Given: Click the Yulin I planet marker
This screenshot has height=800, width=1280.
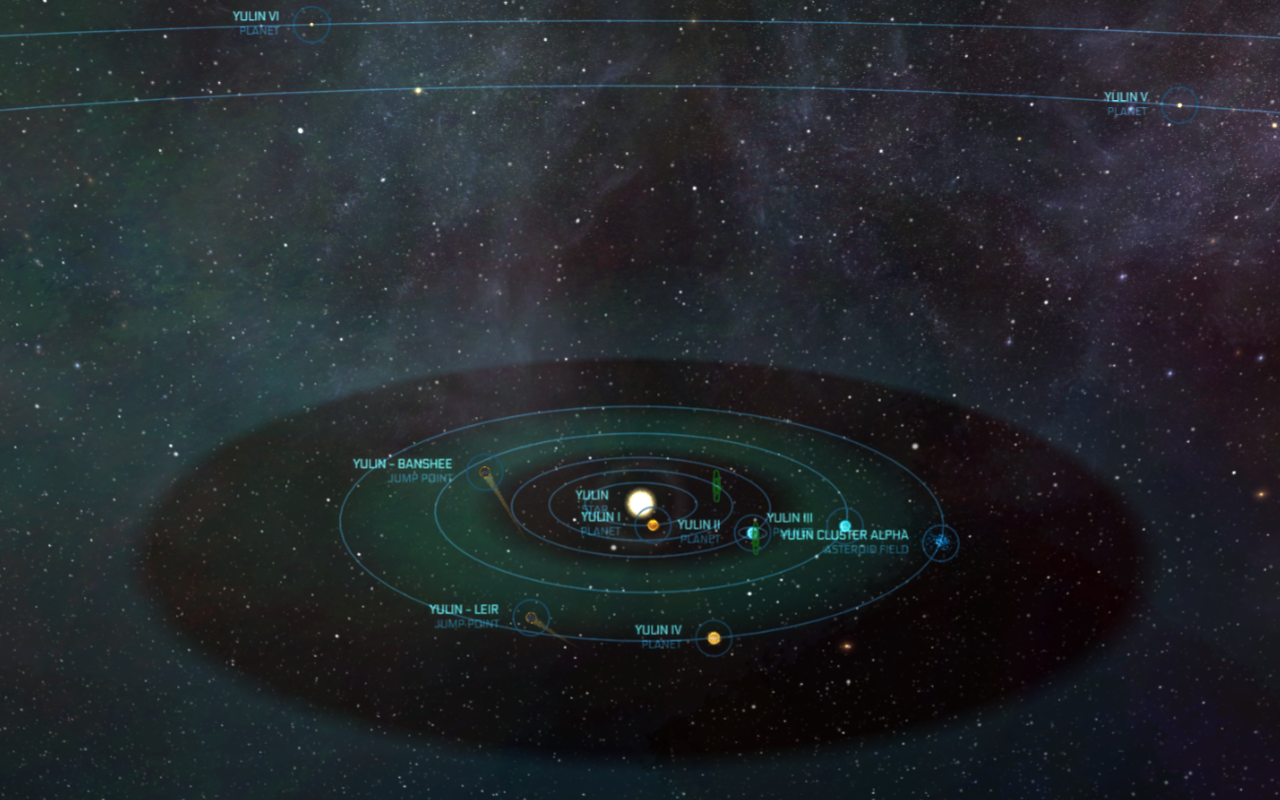Looking at the screenshot, I should (652, 524).
